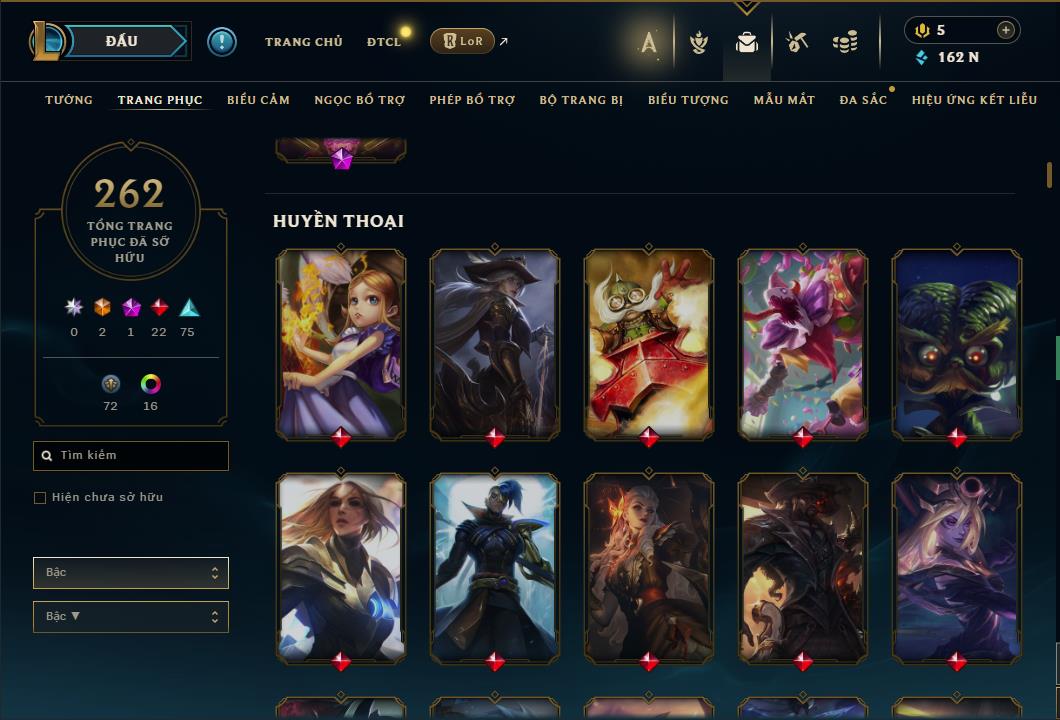Click the plus button beside the currency

1005,31
